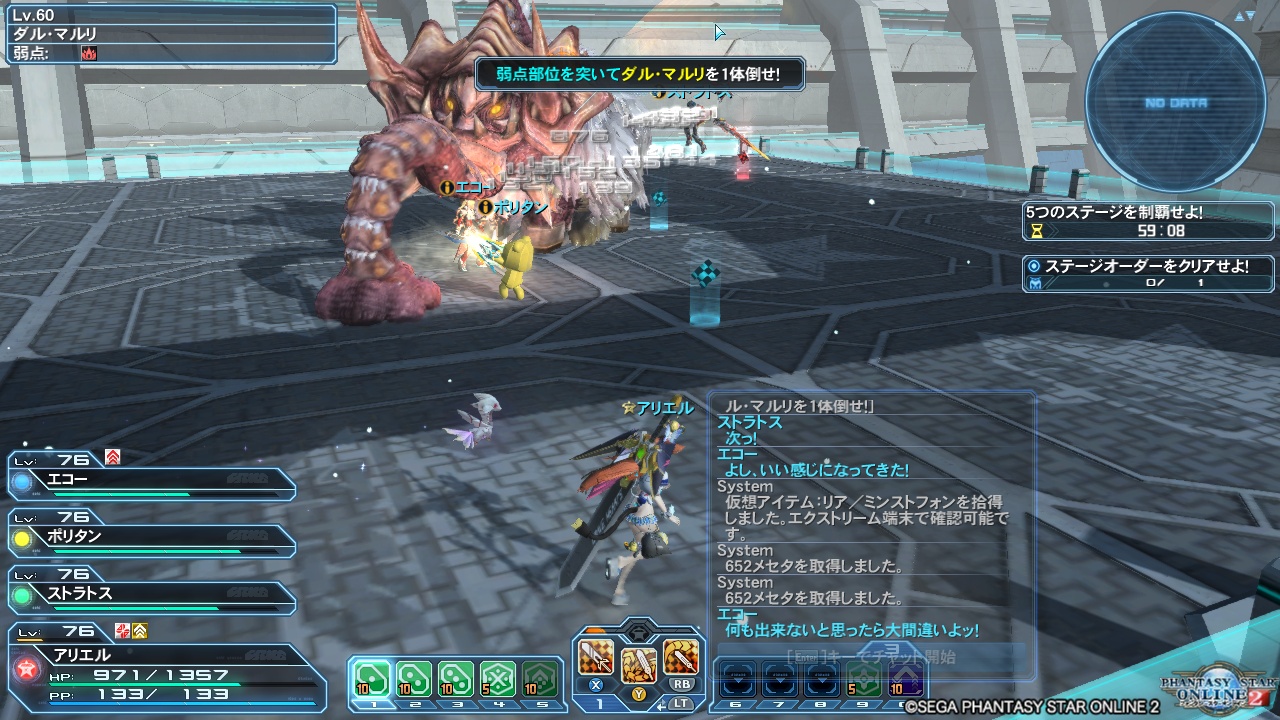
Task: Click the healing item icon in subpalette slot 5
Action: (x=540, y=679)
